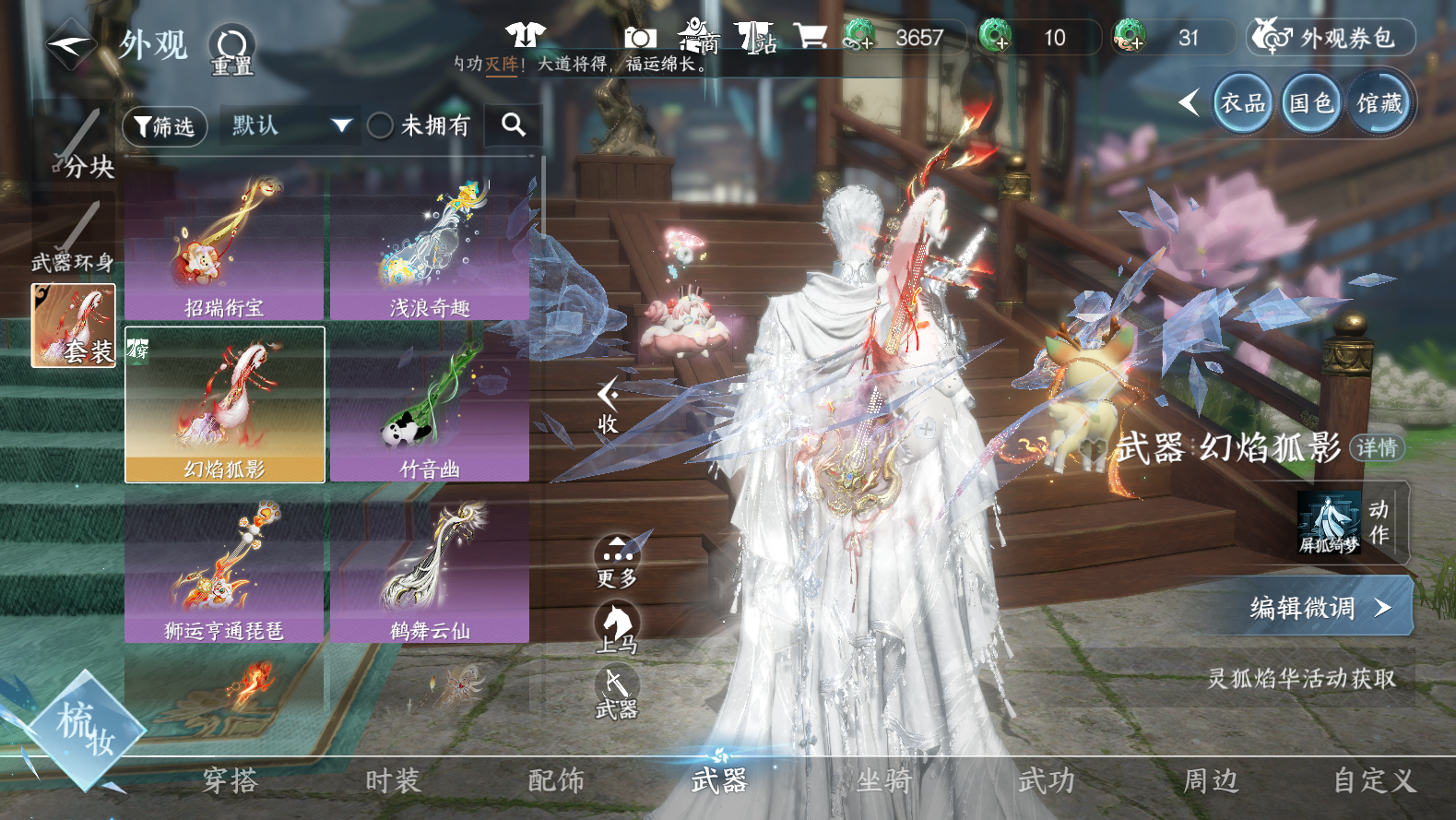Open 编辑微调 fine-tune editor
This screenshot has width=1456, height=820.
tap(1320, 607)
